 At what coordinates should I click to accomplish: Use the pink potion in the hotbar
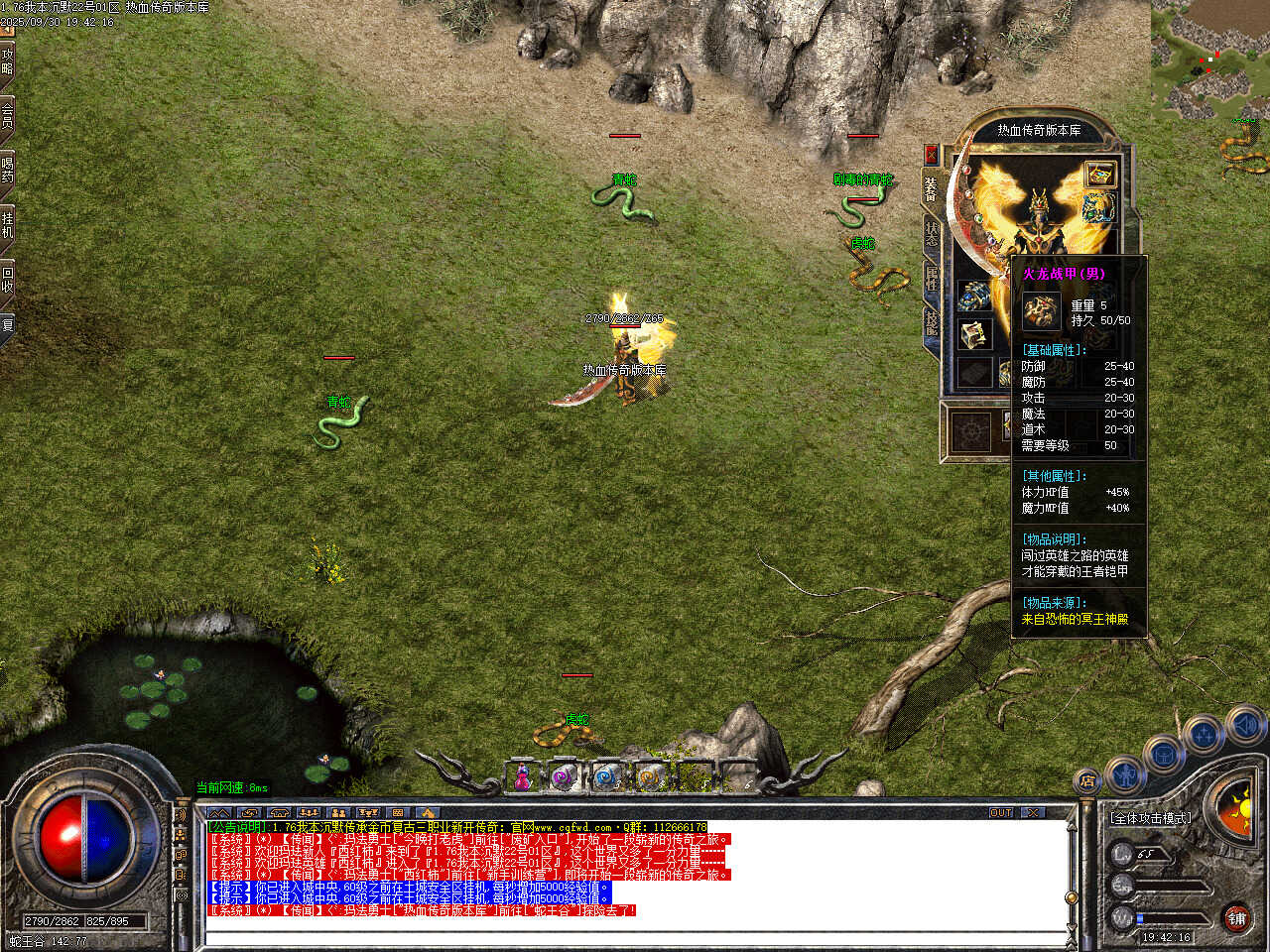(522, 777)
